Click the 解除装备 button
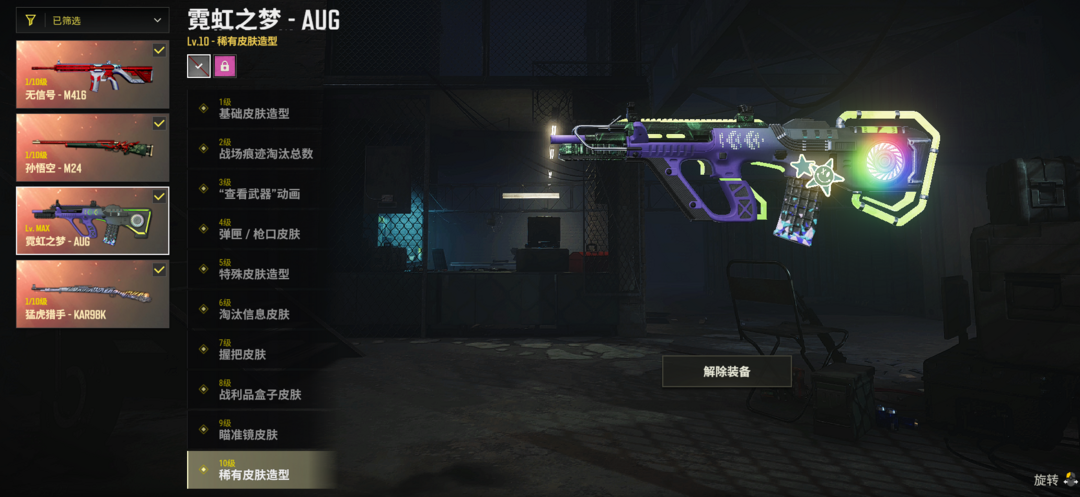The image size is (1080, 497). tap(726, 371)
